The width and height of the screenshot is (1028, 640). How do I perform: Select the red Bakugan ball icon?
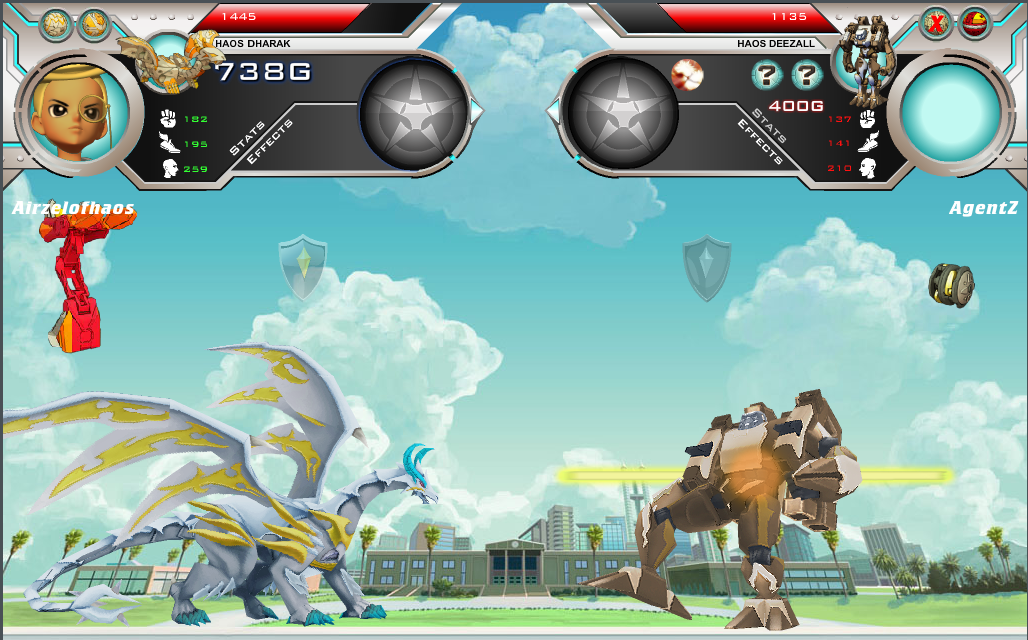(x=974, y=23)
